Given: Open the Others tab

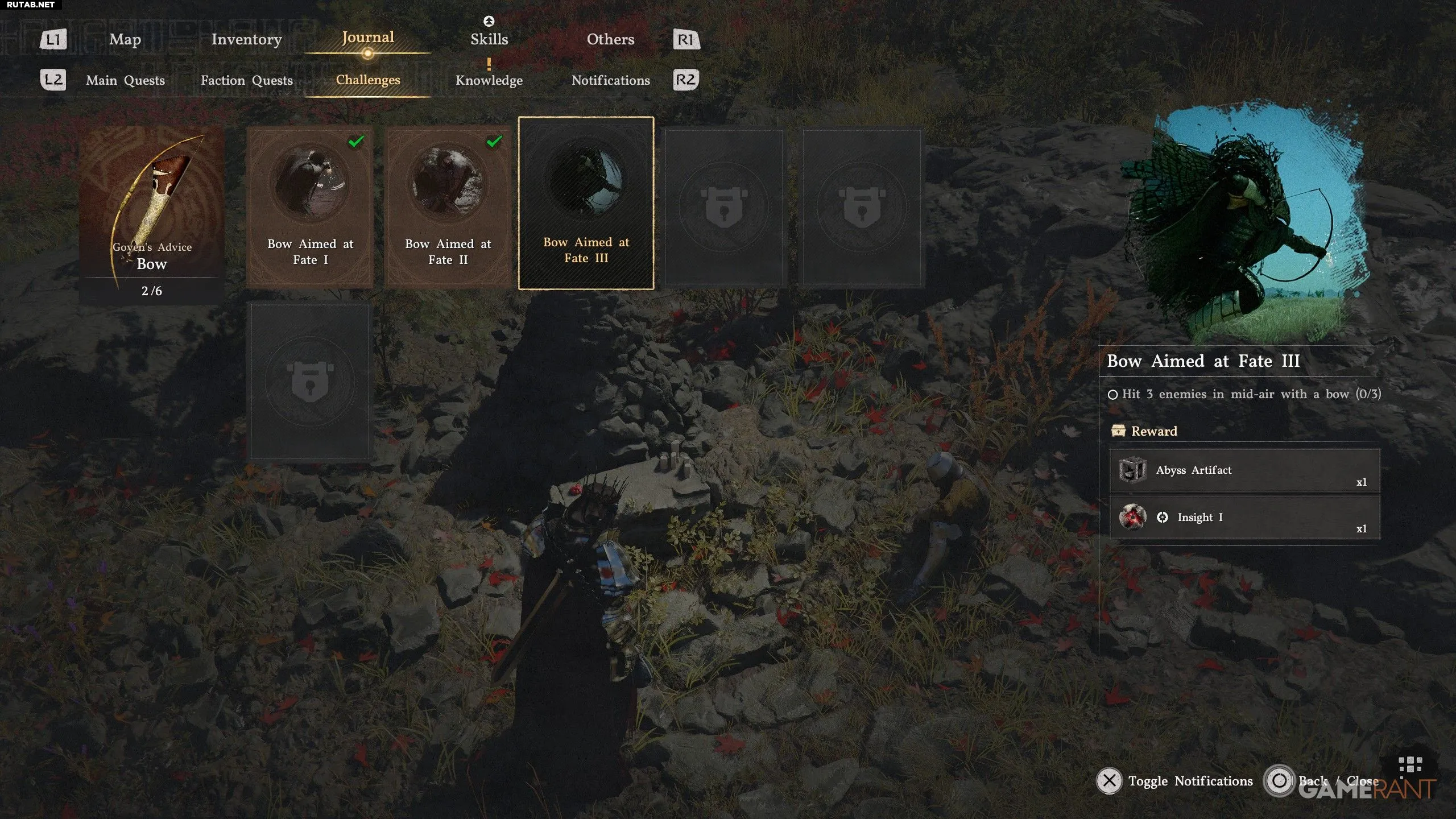Looking at the screenshot, I should [610, 39].
